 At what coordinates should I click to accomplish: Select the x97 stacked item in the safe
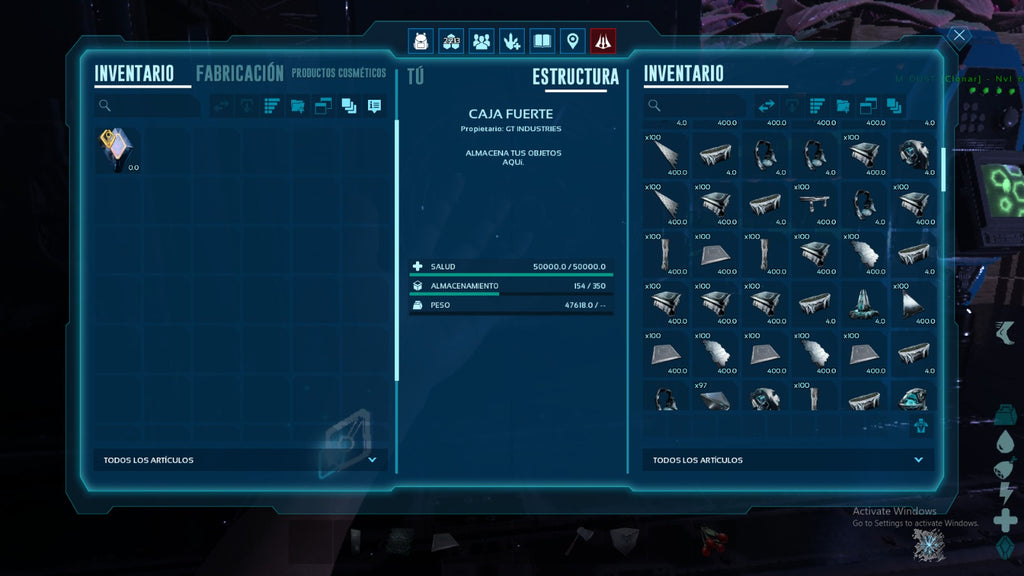coord(714,397)
